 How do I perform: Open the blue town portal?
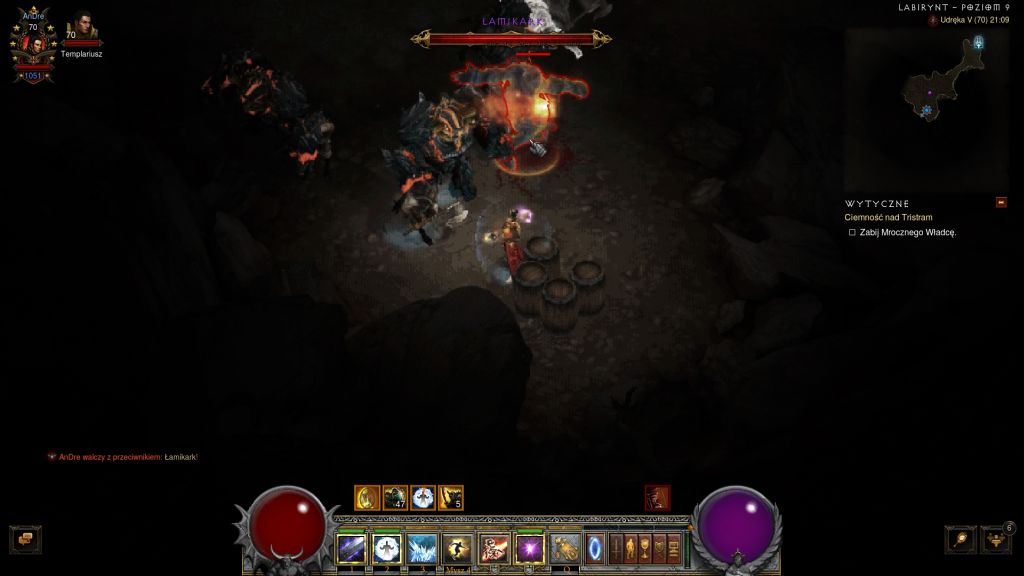[x=595, y=548]
